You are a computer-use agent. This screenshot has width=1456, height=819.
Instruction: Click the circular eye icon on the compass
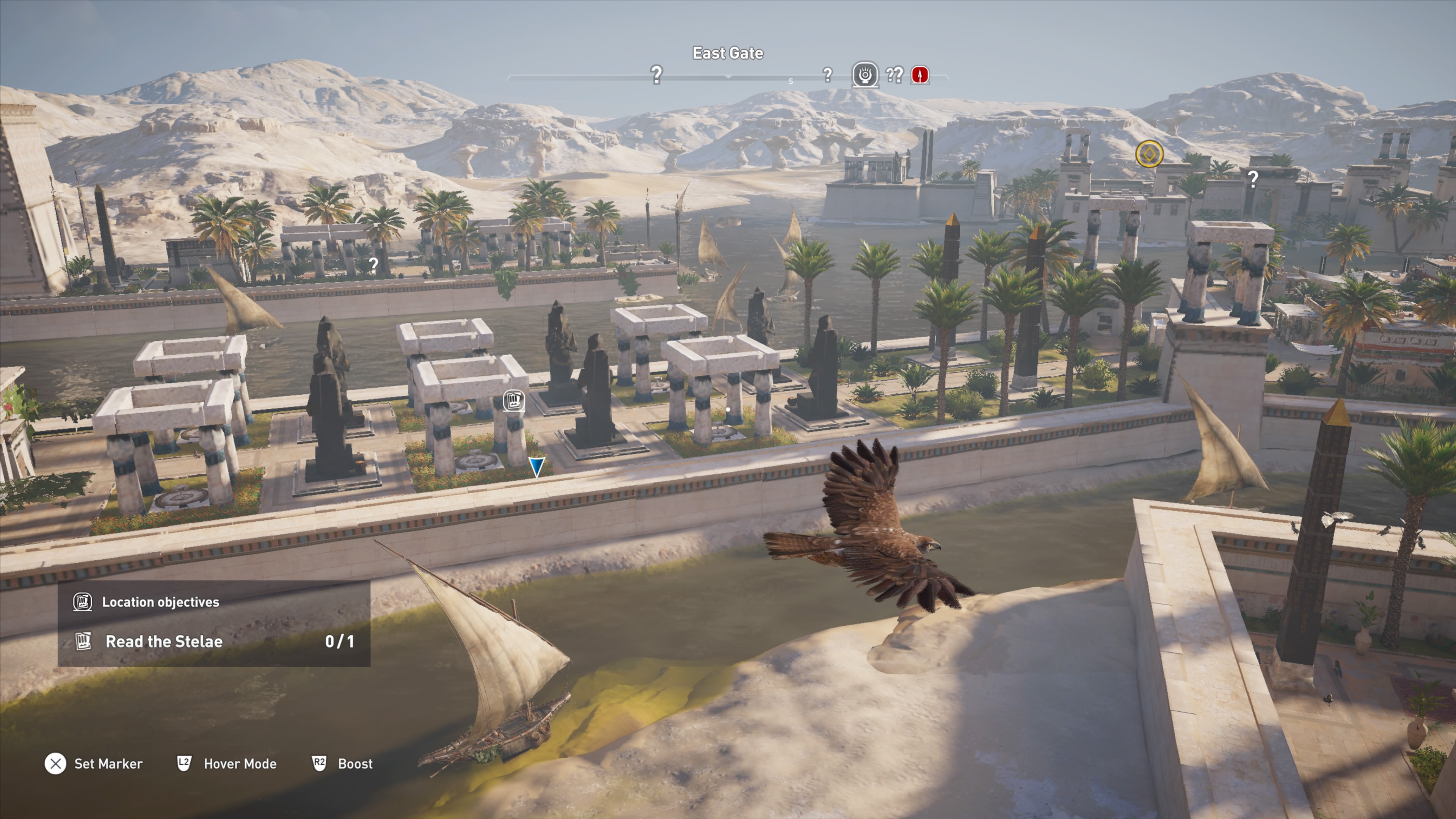(x=865, y=75)
